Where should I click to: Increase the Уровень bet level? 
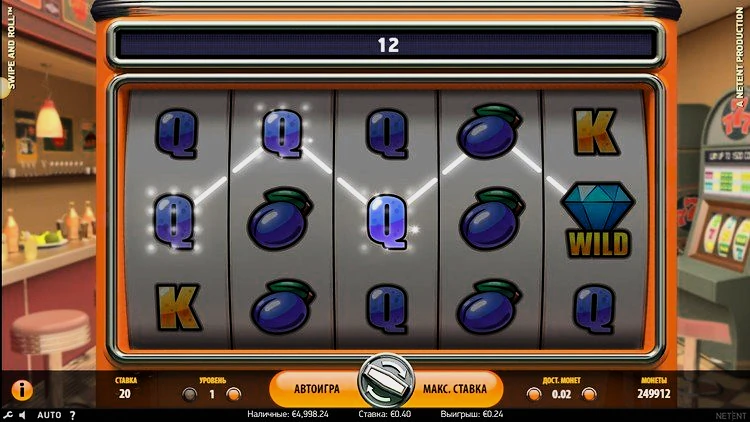(234, 394)
